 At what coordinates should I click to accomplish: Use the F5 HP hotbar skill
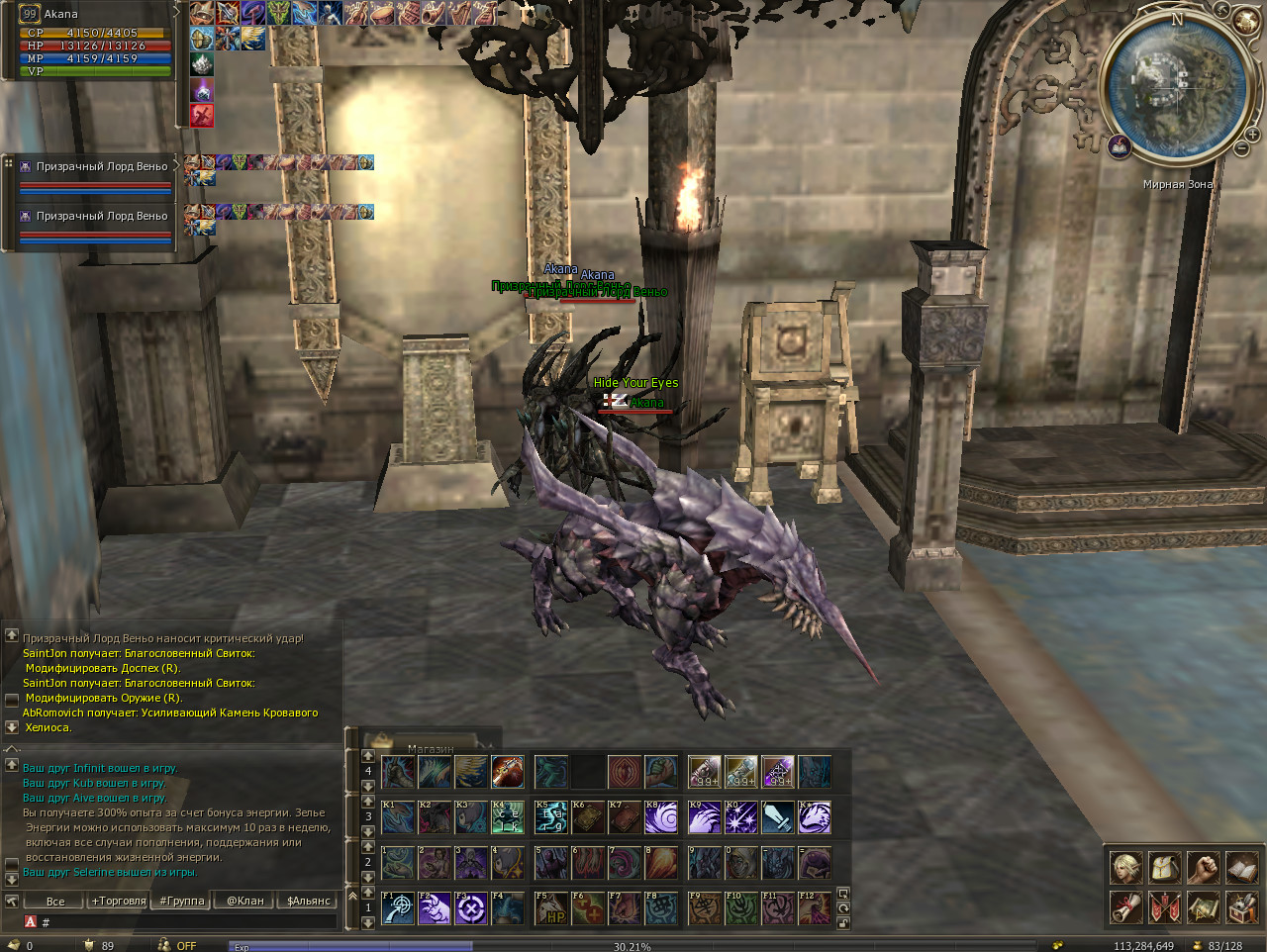(x=550, y=908)
